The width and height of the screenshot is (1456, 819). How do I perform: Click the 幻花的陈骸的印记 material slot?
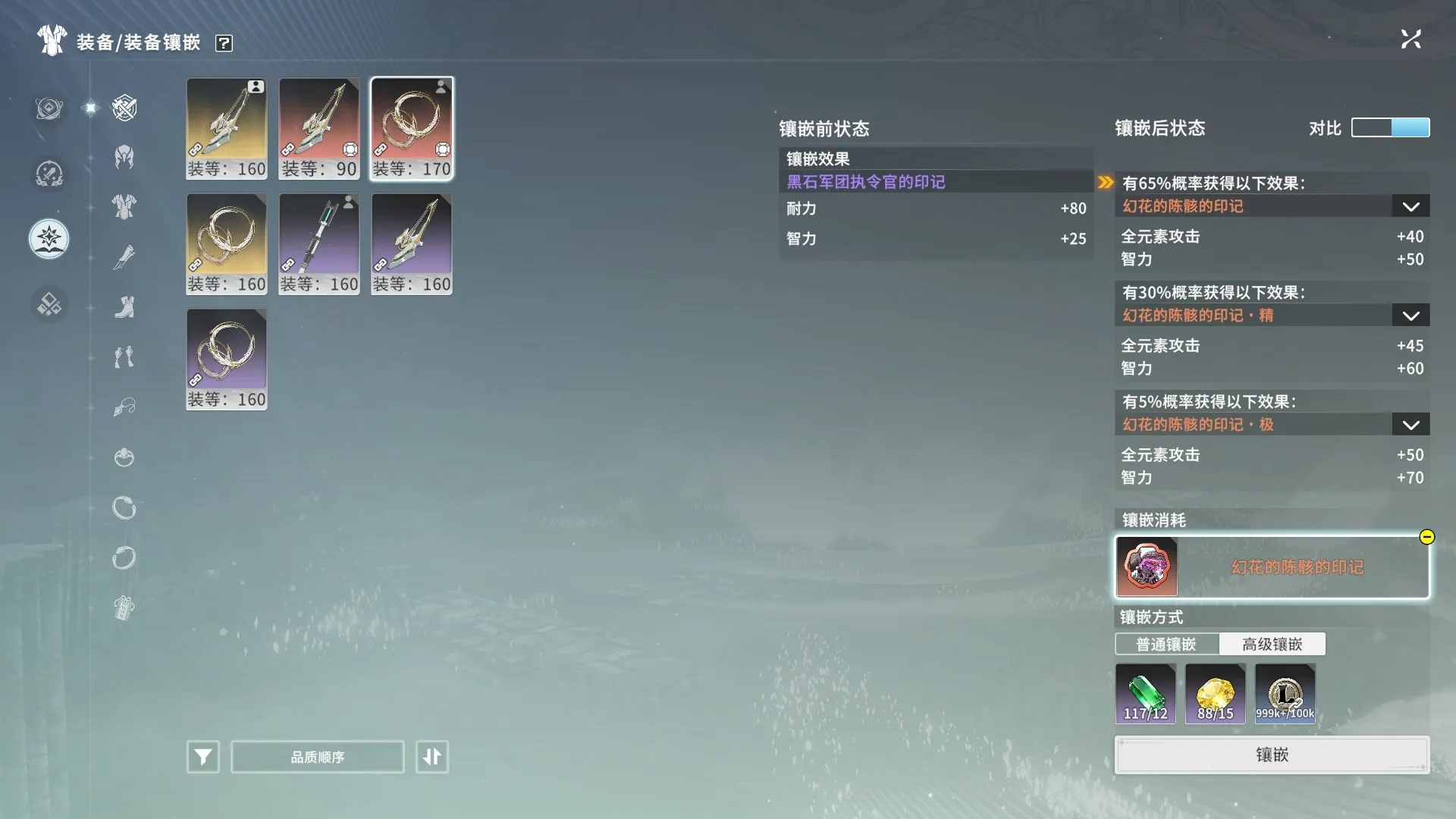pos(1272,567)
